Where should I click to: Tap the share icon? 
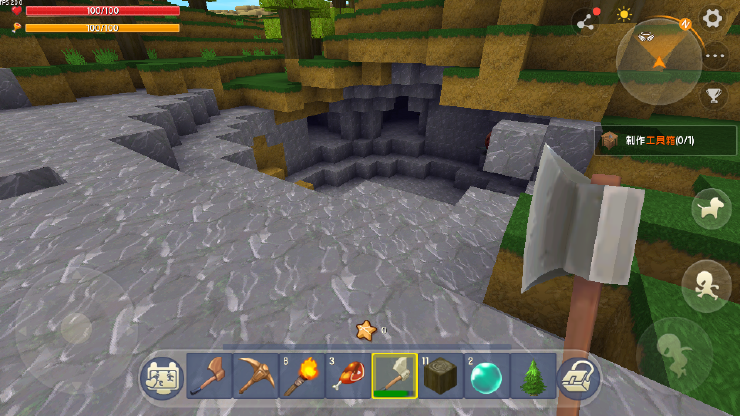(x=584, y=20)
